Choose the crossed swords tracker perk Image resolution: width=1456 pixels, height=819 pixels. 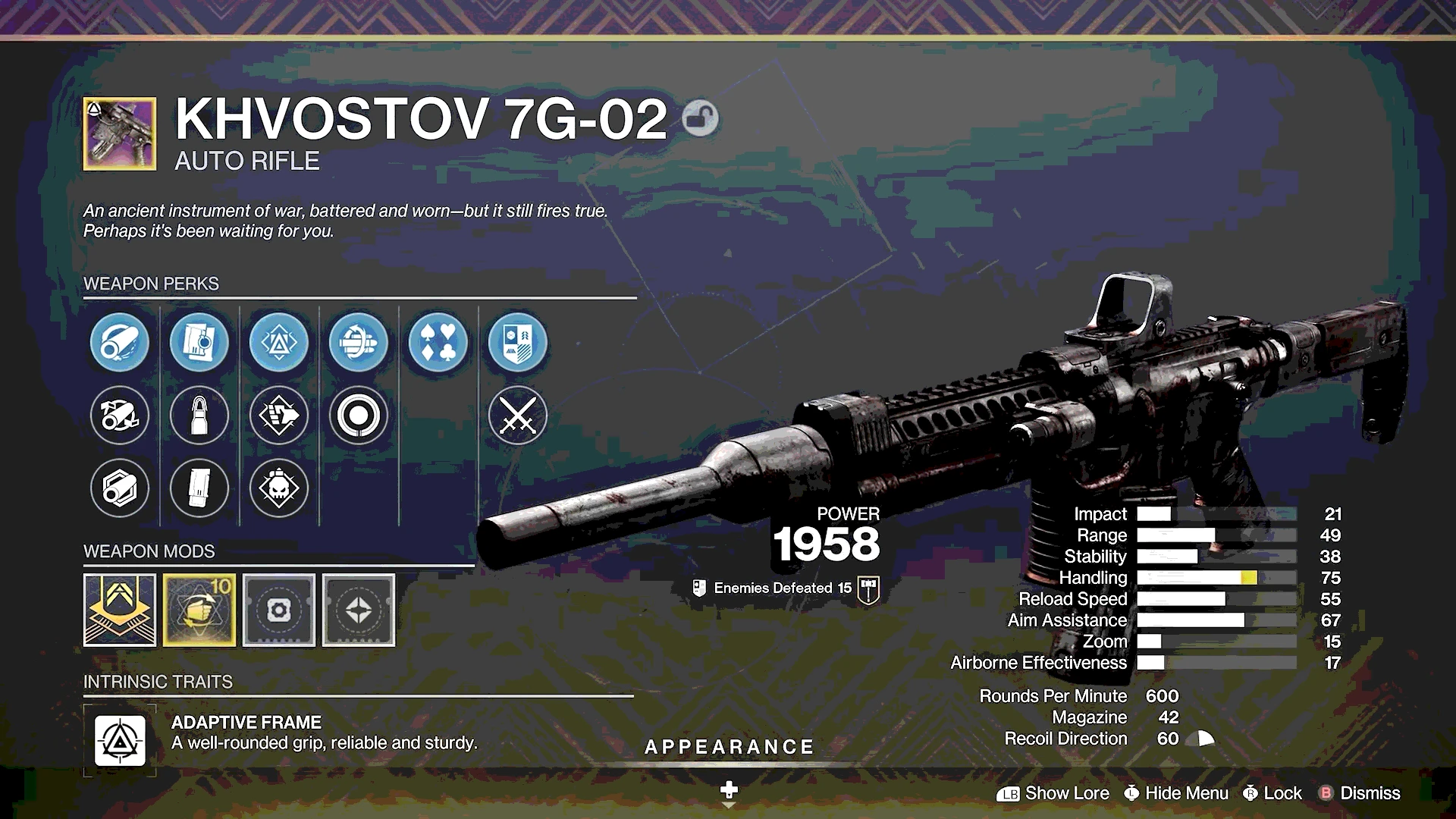(518, 416)
